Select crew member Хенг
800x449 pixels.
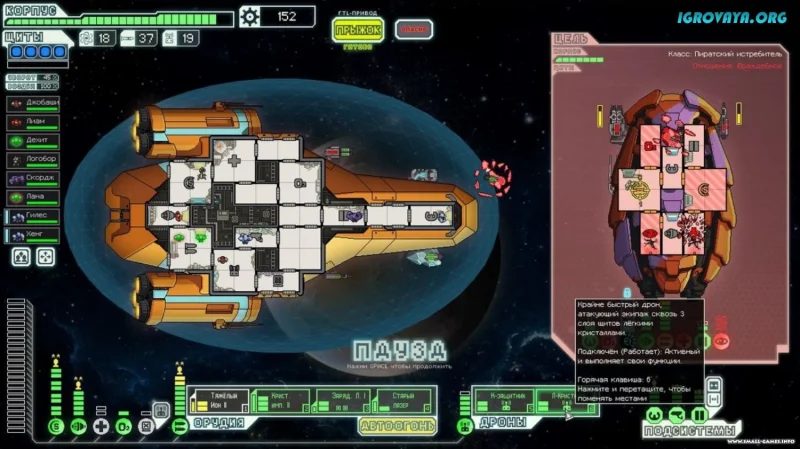point(34,235)
